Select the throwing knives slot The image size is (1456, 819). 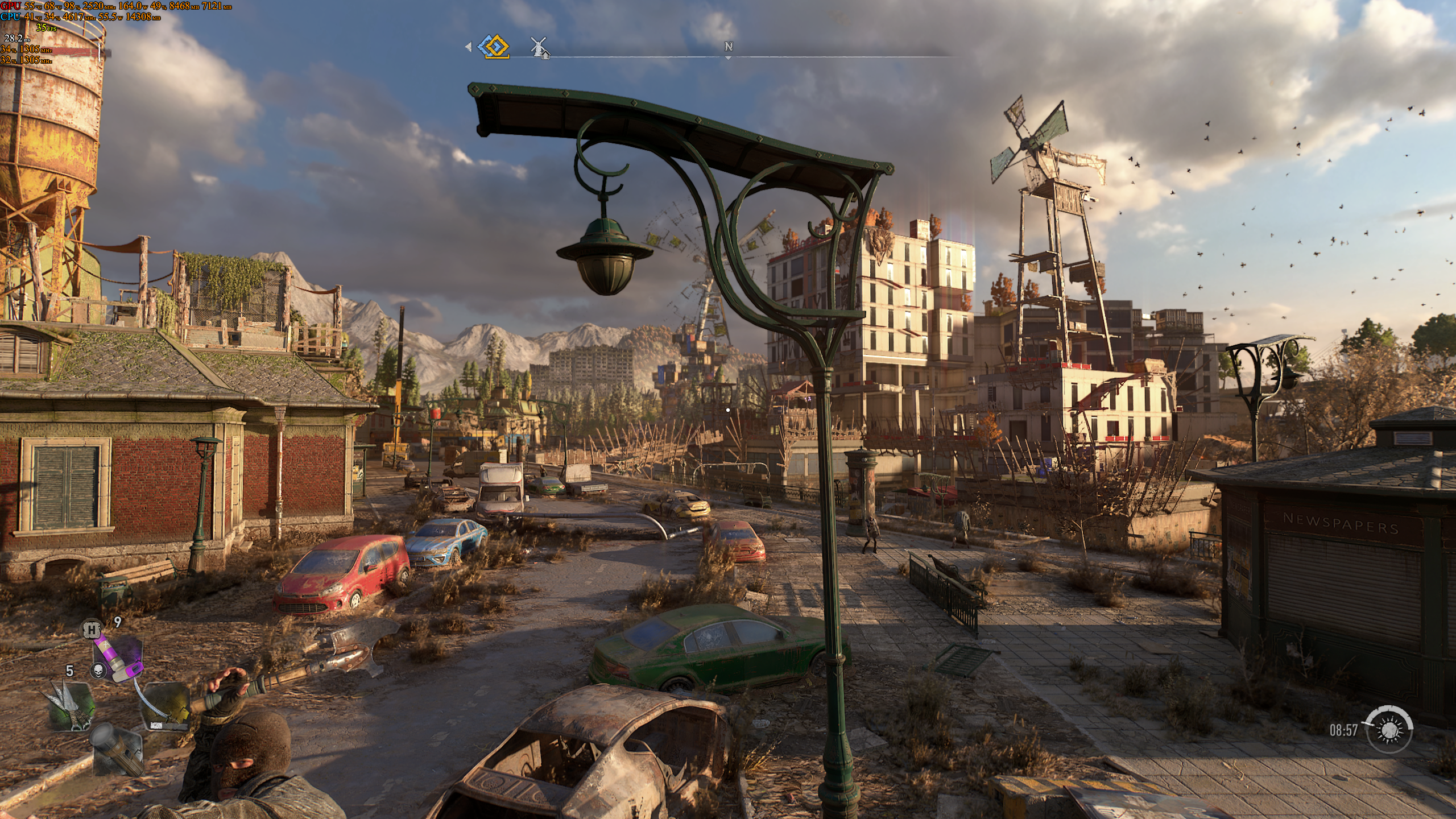(71, 706)
